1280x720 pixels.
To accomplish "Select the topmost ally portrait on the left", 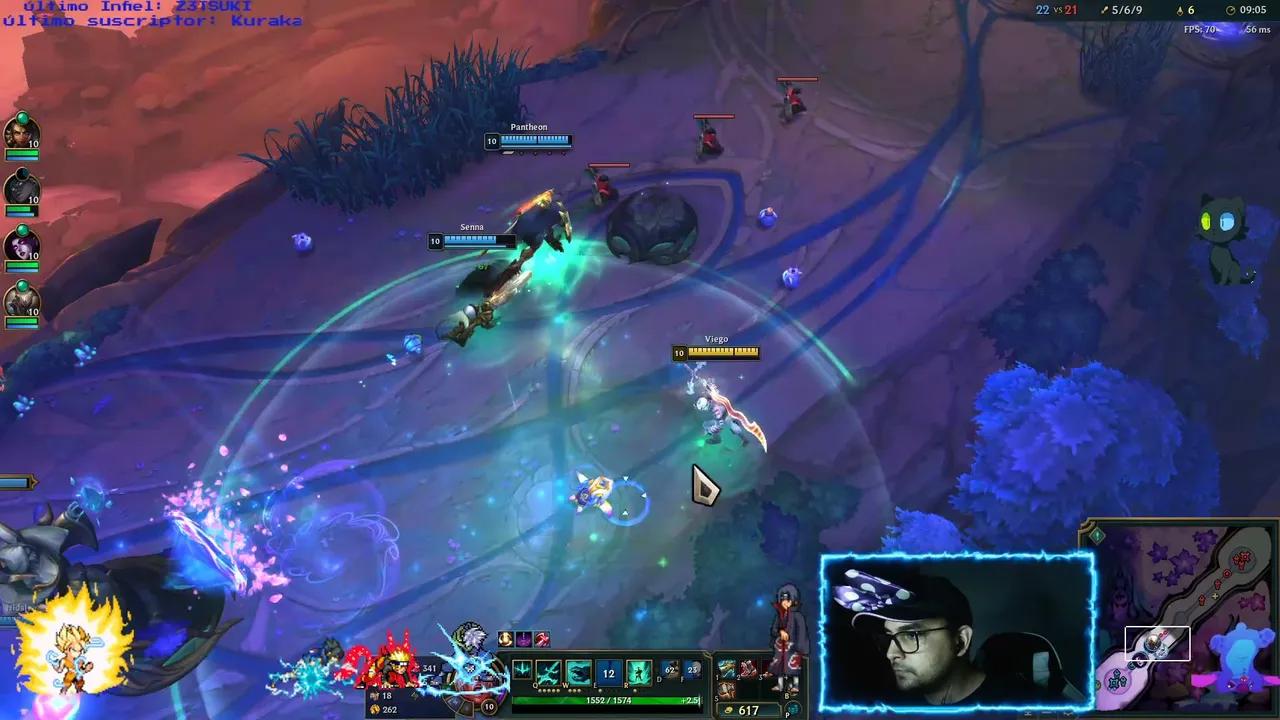I will (22, 135).
